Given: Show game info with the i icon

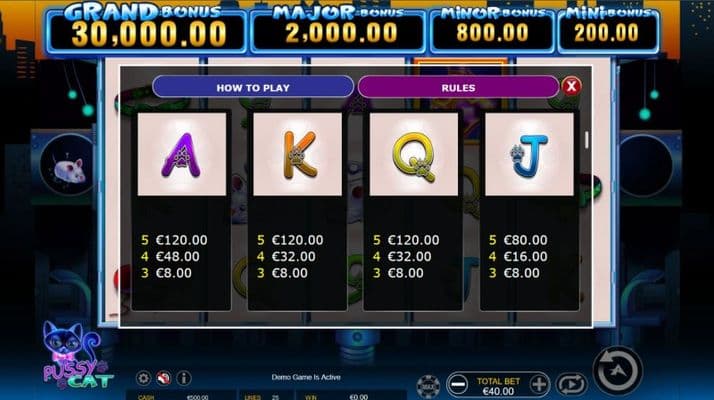Looking at the screenshot, I should pyautogui.click(x=183, y=378).
